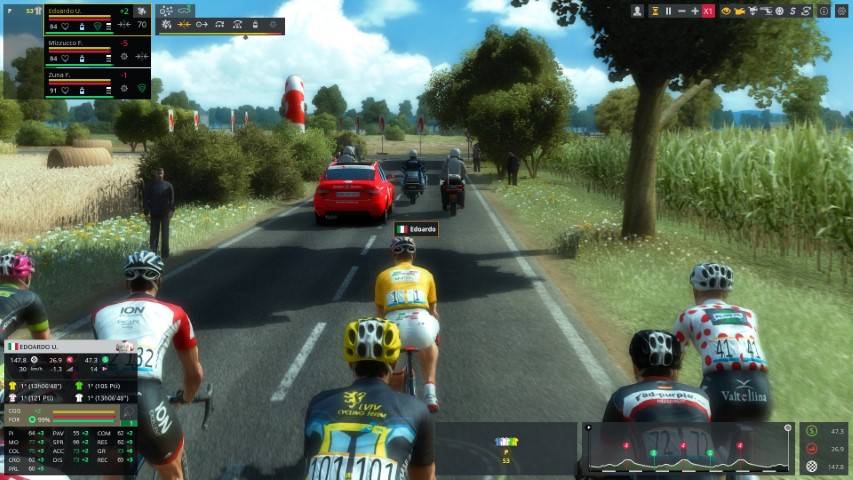This screenshot has width=853, height=480.
Task: Select rider Edoardo U. in the team panel
Action: 82,11
